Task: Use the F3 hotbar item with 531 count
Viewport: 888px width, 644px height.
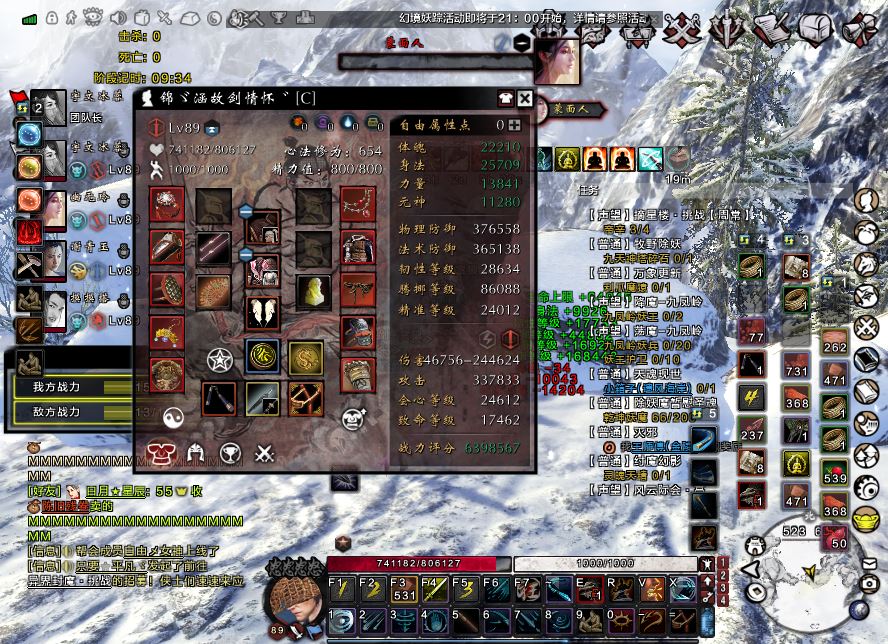Action: (402, 589)
